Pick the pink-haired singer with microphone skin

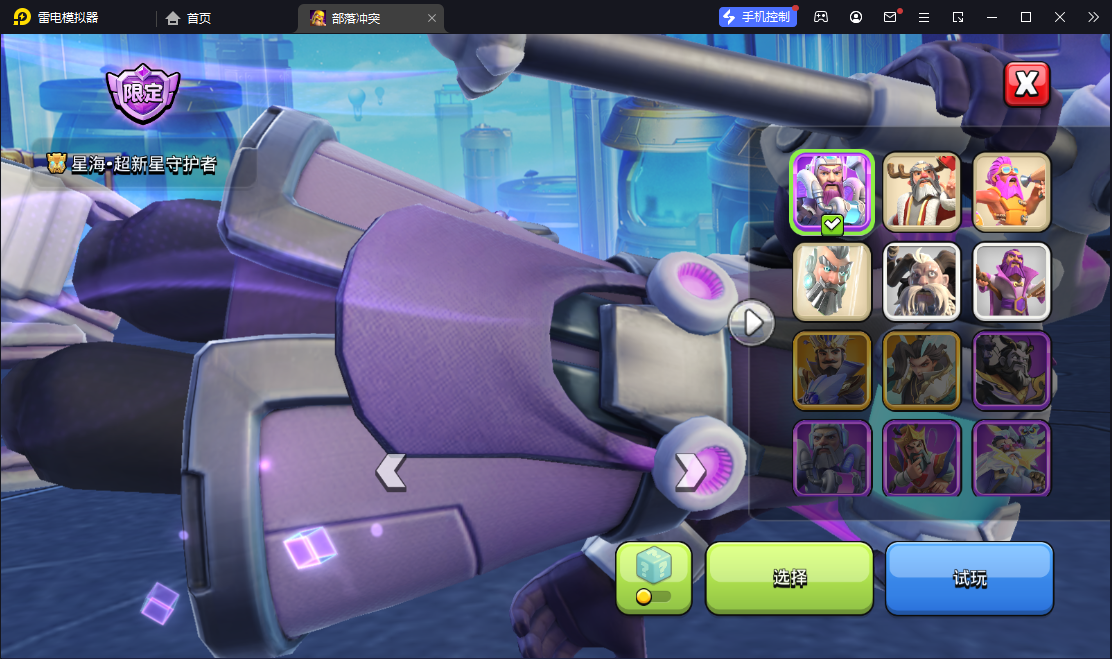[1011, 192]
